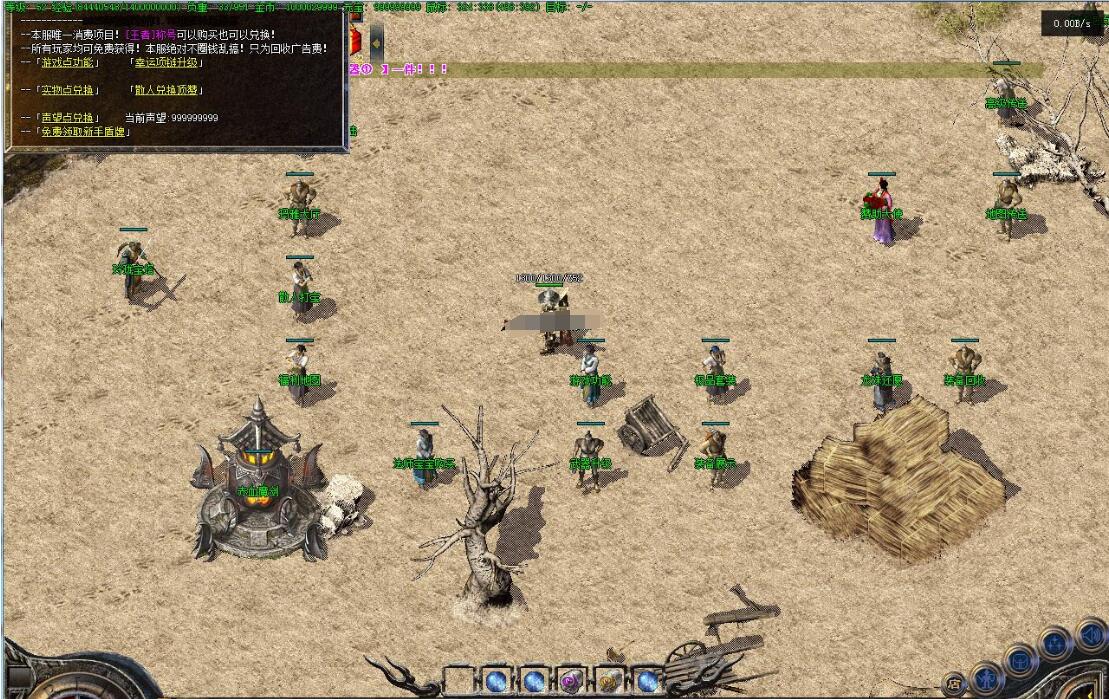Use the golden scroll in the hotbar

609,682
